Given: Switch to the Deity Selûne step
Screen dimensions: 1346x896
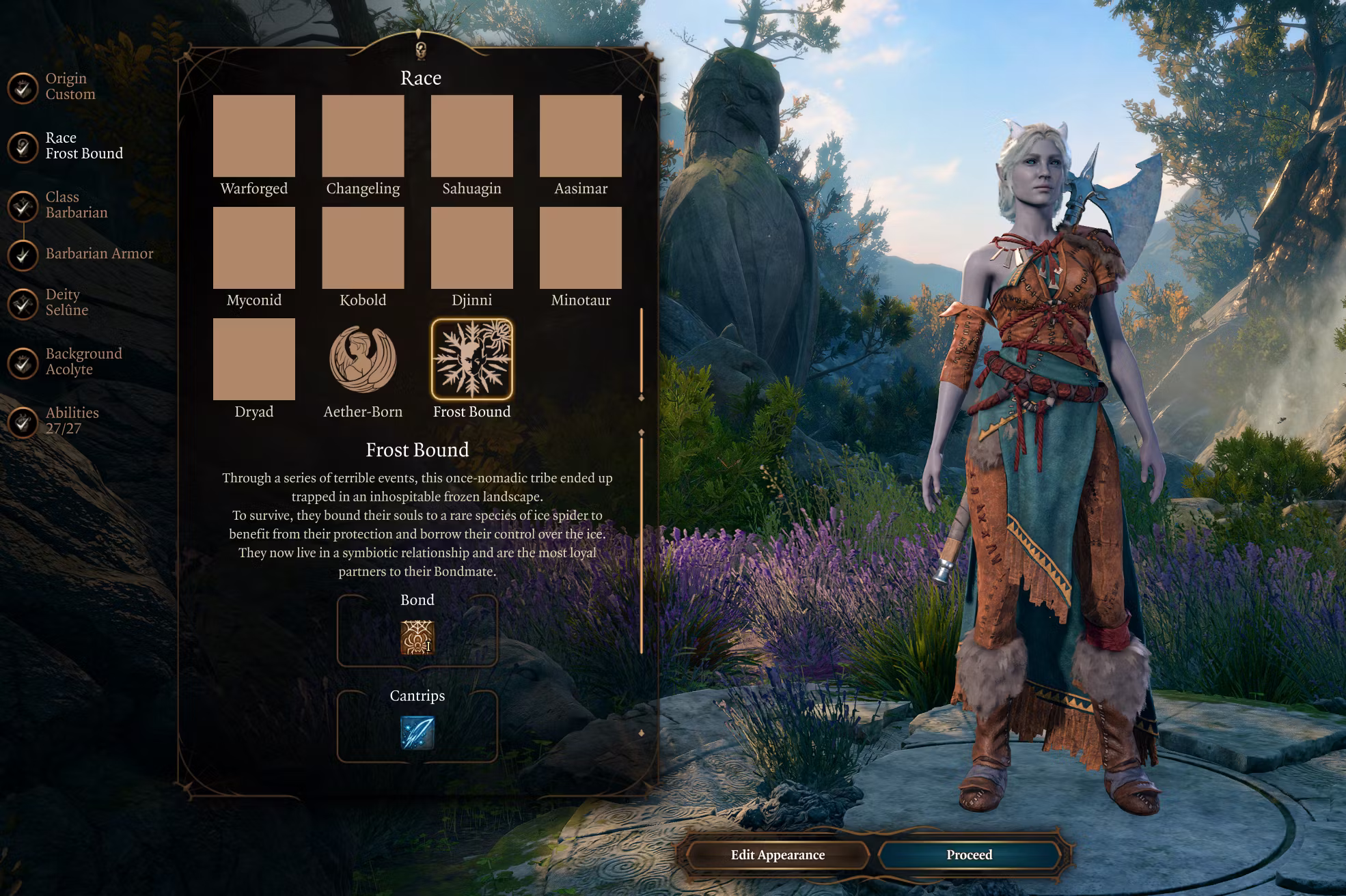Looking at the screenshot, I should [x=23, y=303].
